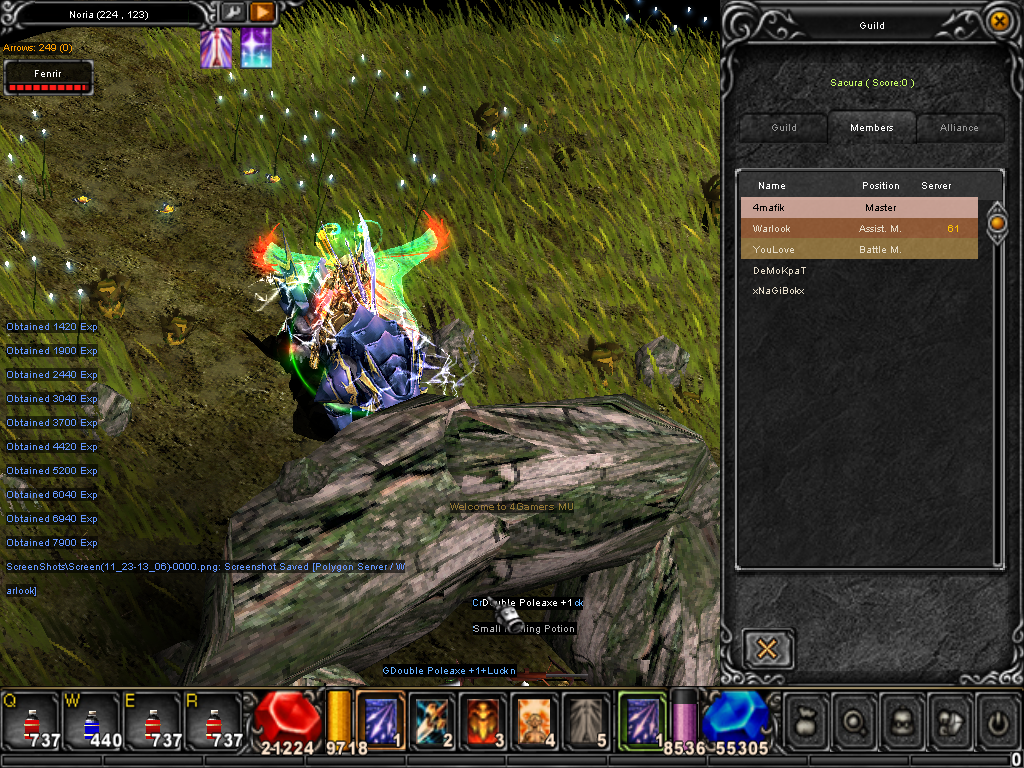Select the Members tab

[x=871, y=128]
